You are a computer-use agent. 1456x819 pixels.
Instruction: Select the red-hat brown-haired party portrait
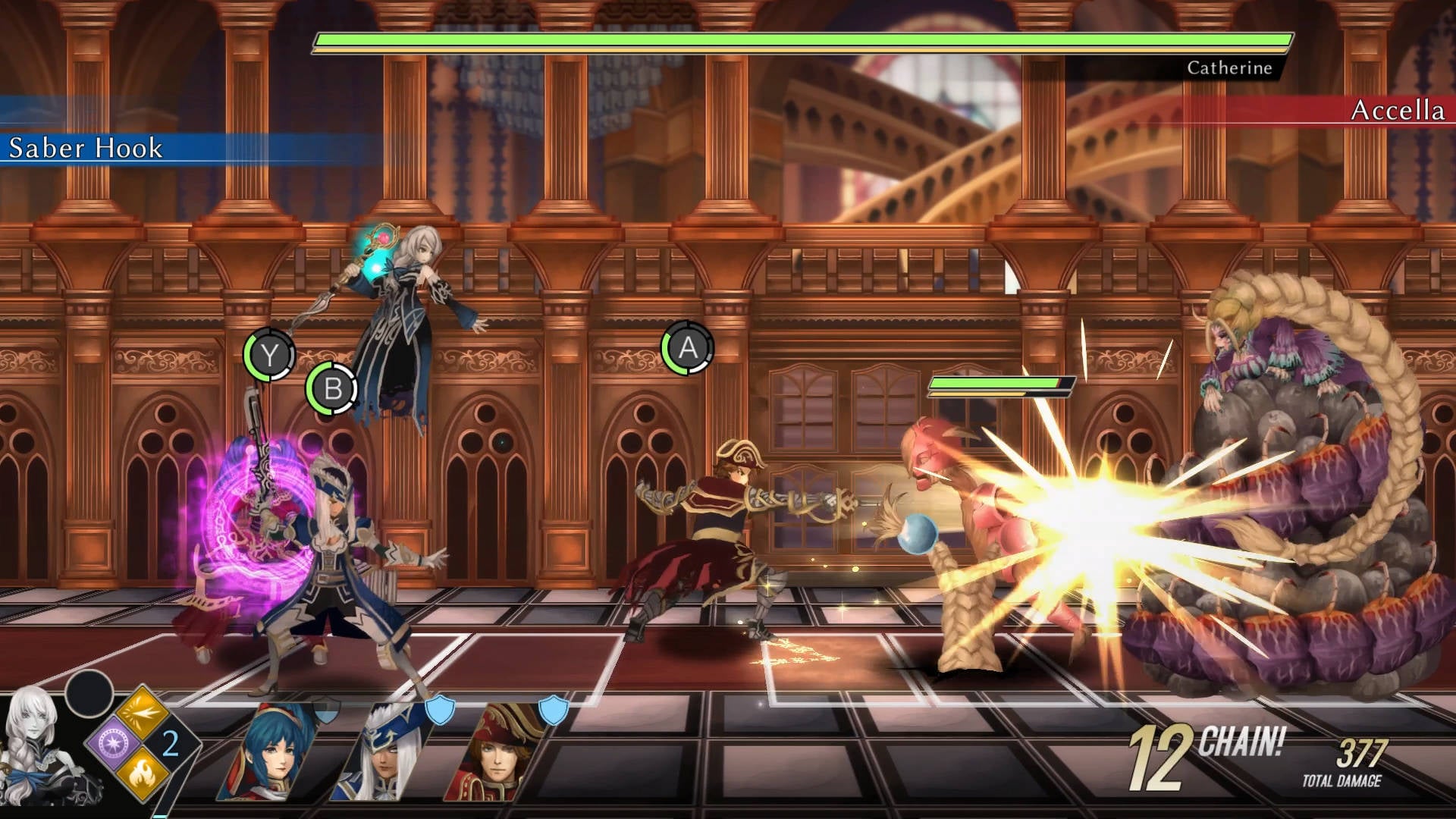tap(497, 755)
